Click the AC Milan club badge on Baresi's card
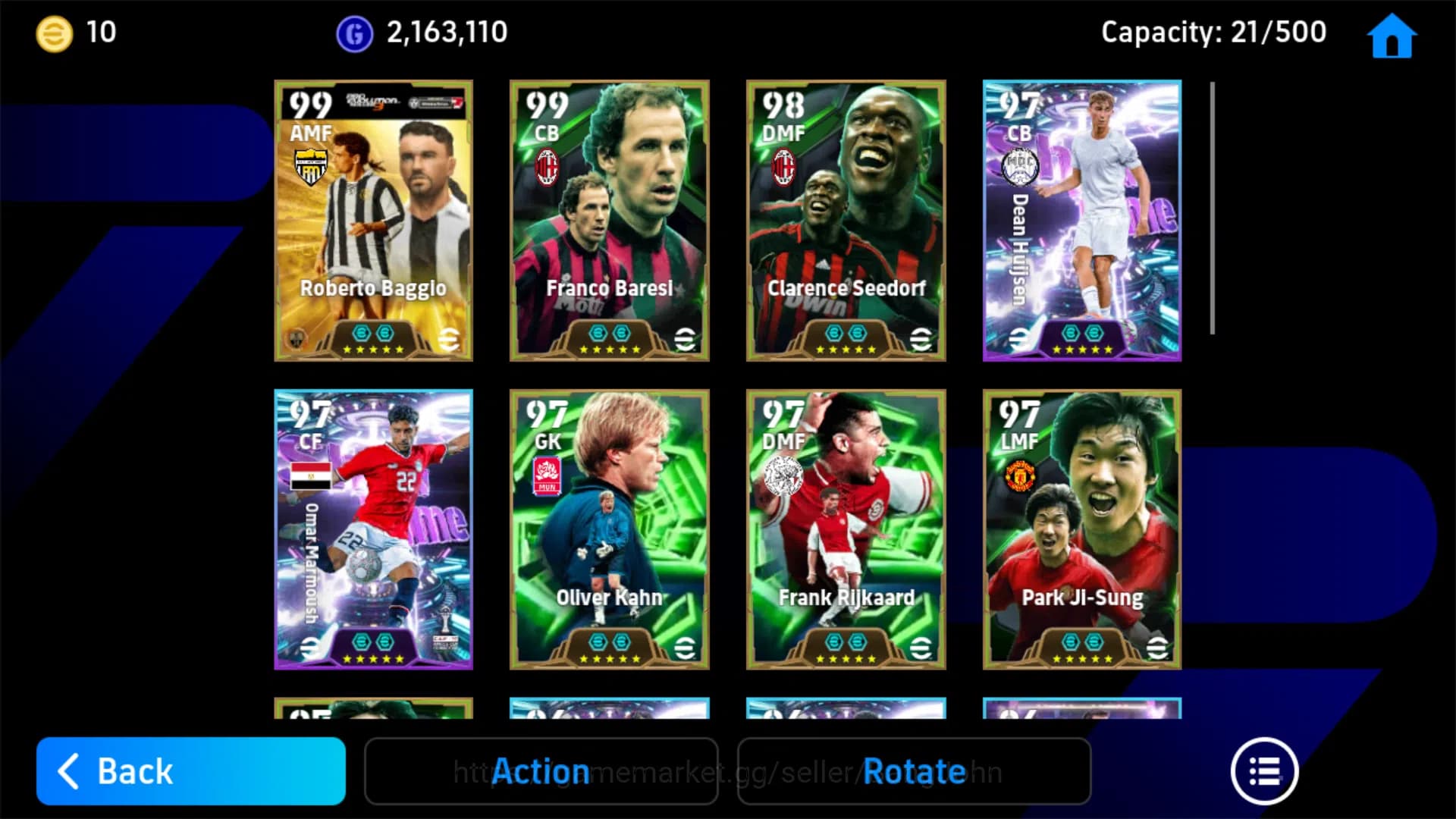The image size is (1456, 819). click(x=546, y=168)
